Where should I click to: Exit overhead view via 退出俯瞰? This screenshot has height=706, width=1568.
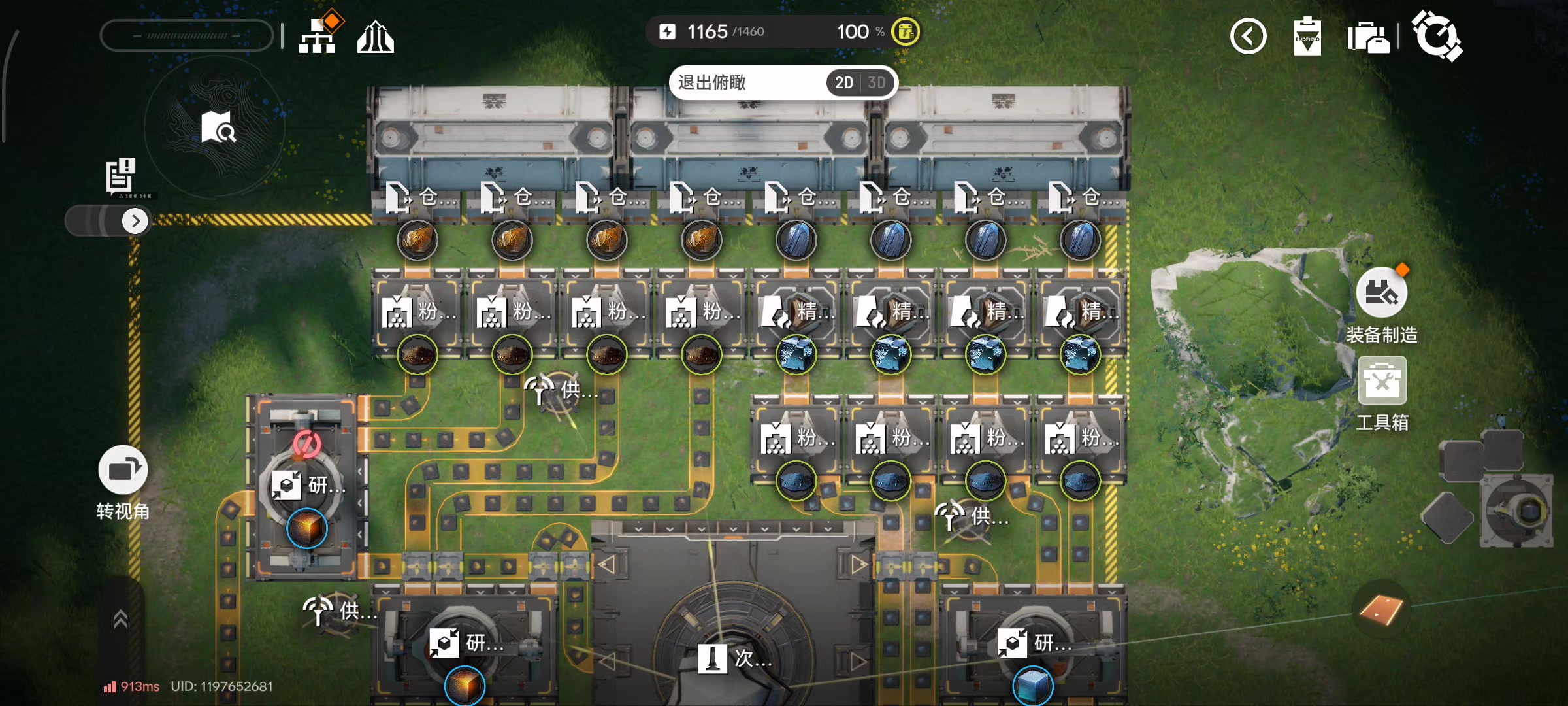[x=712, y=83]
